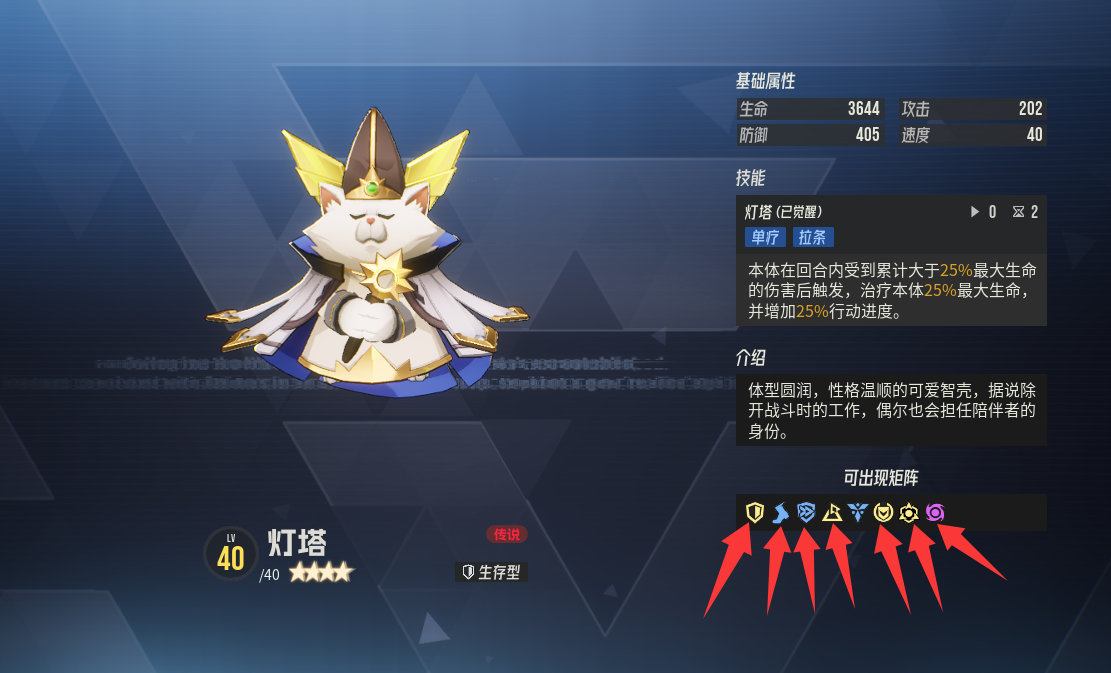Click the blue fast-forward shield matrix icon
The width and height of the screenshot is (1111, 673).
pyautogui.click(x=807, y=513)
